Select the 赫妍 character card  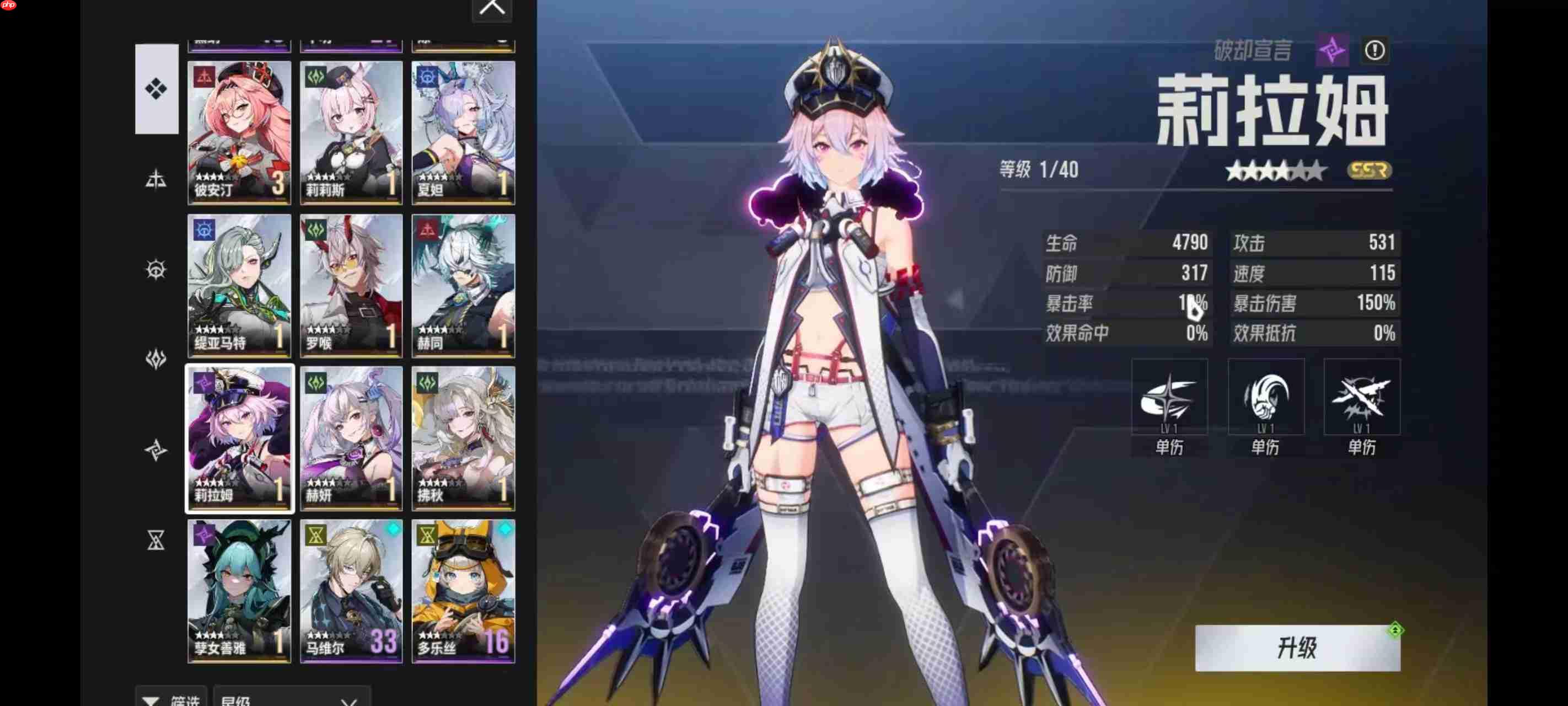pos(351,437)
